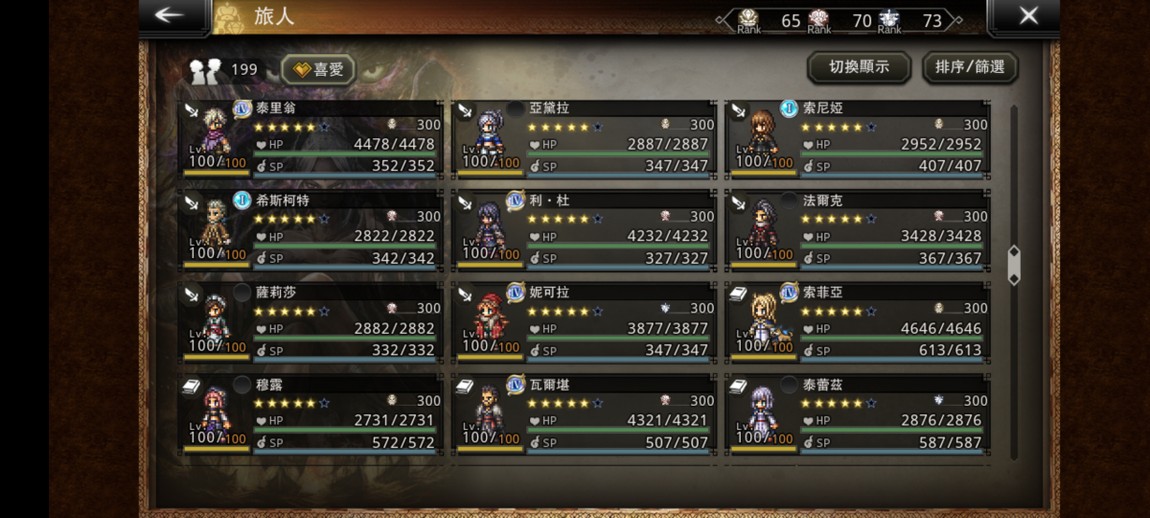Select traveler 希斯柯特
The image size is (1150, 518).
(x=311, y=229)
